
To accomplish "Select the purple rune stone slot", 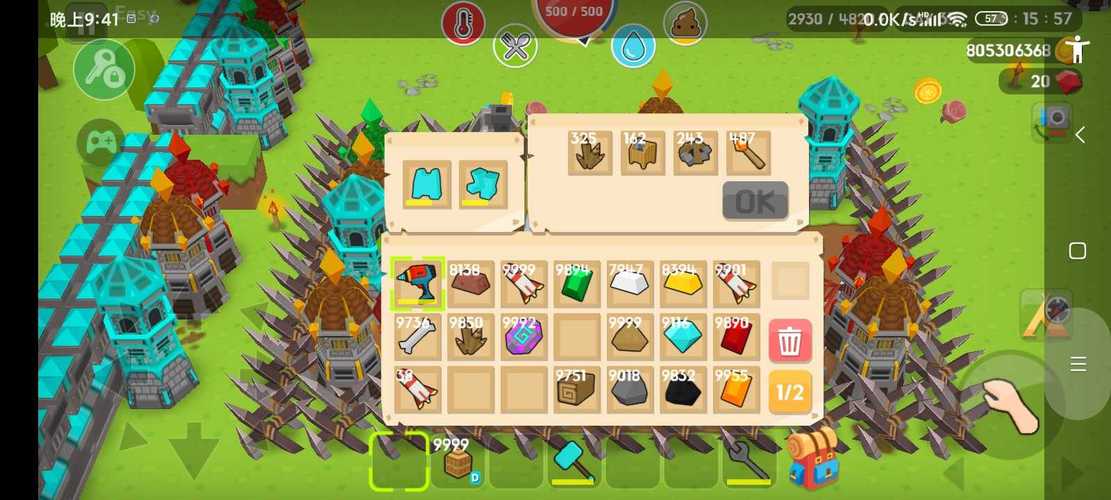I will (524, 338).
